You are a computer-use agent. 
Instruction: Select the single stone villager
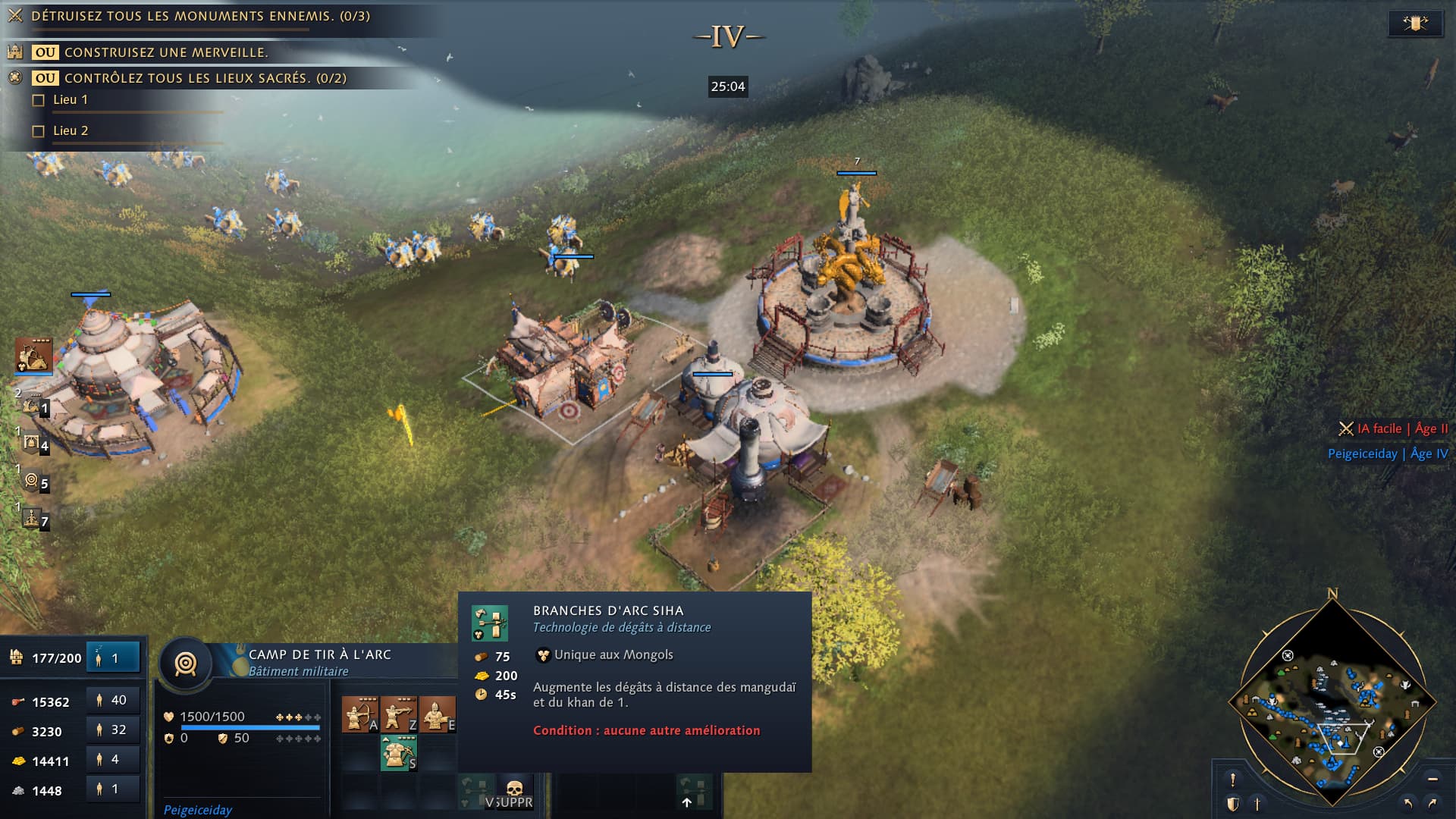coord(112,789)
